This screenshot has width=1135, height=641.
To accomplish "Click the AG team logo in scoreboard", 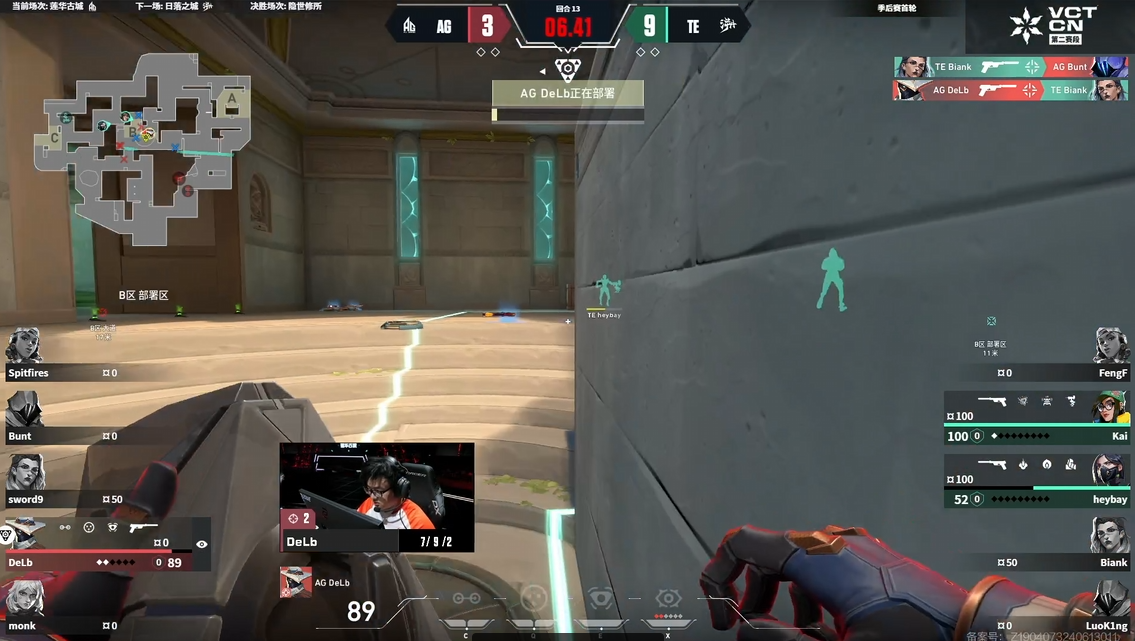I will click(409, 26).
